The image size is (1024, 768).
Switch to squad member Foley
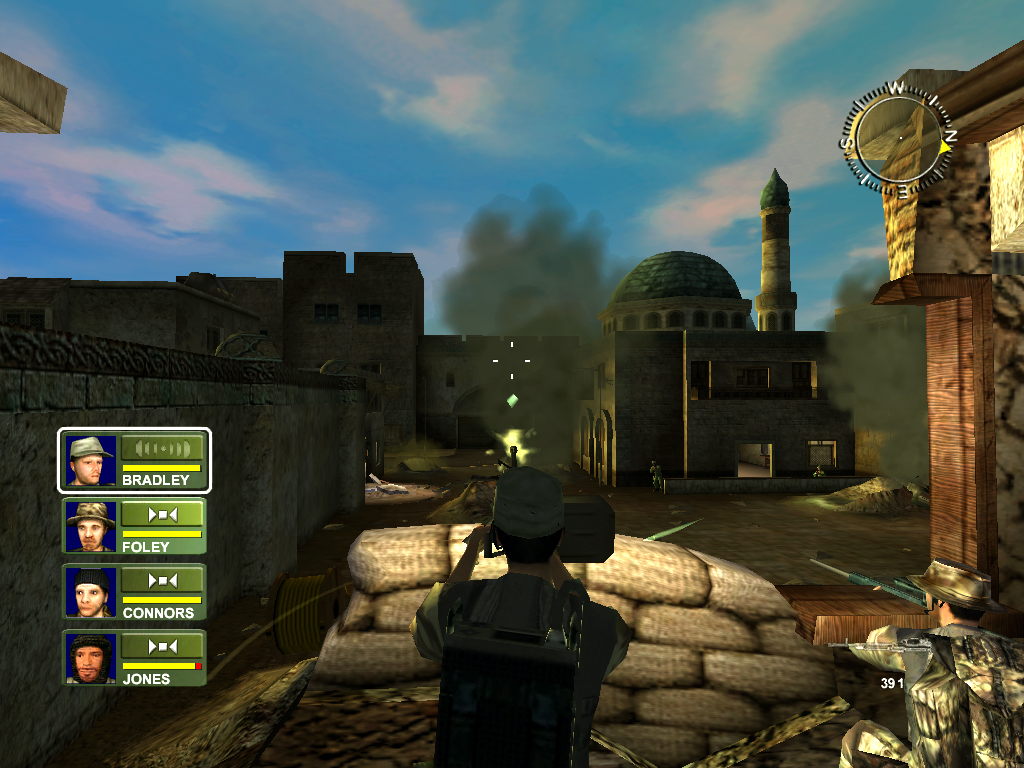(x=134, y=527)
